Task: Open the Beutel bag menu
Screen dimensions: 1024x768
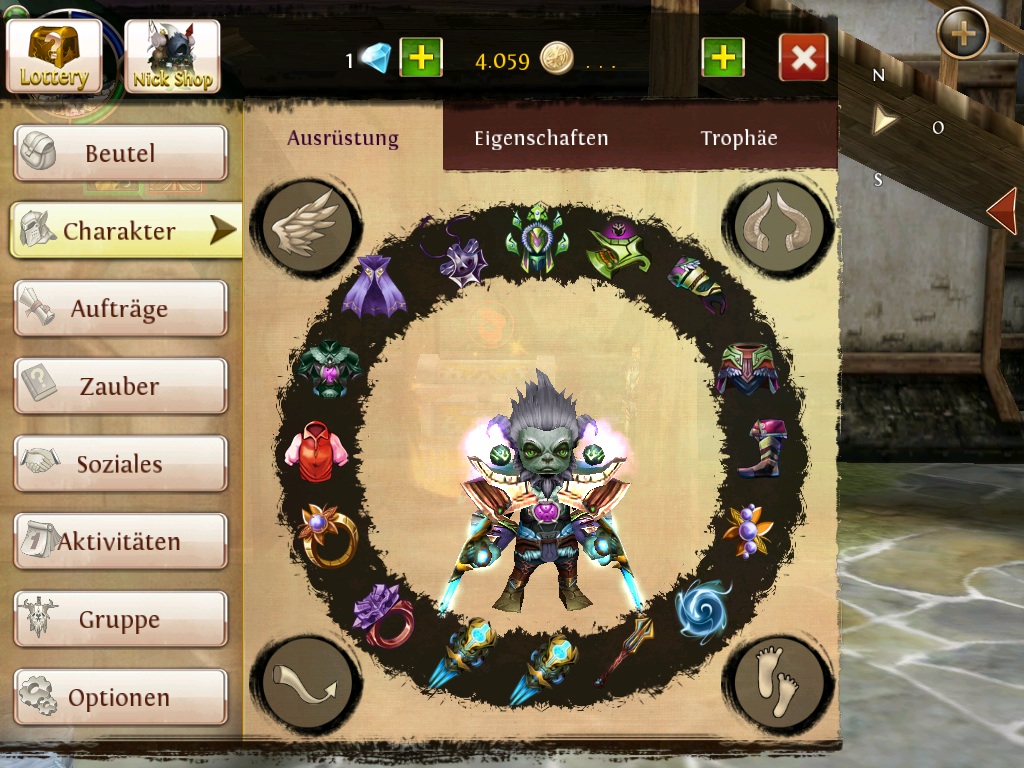Action: coord(120,153)
